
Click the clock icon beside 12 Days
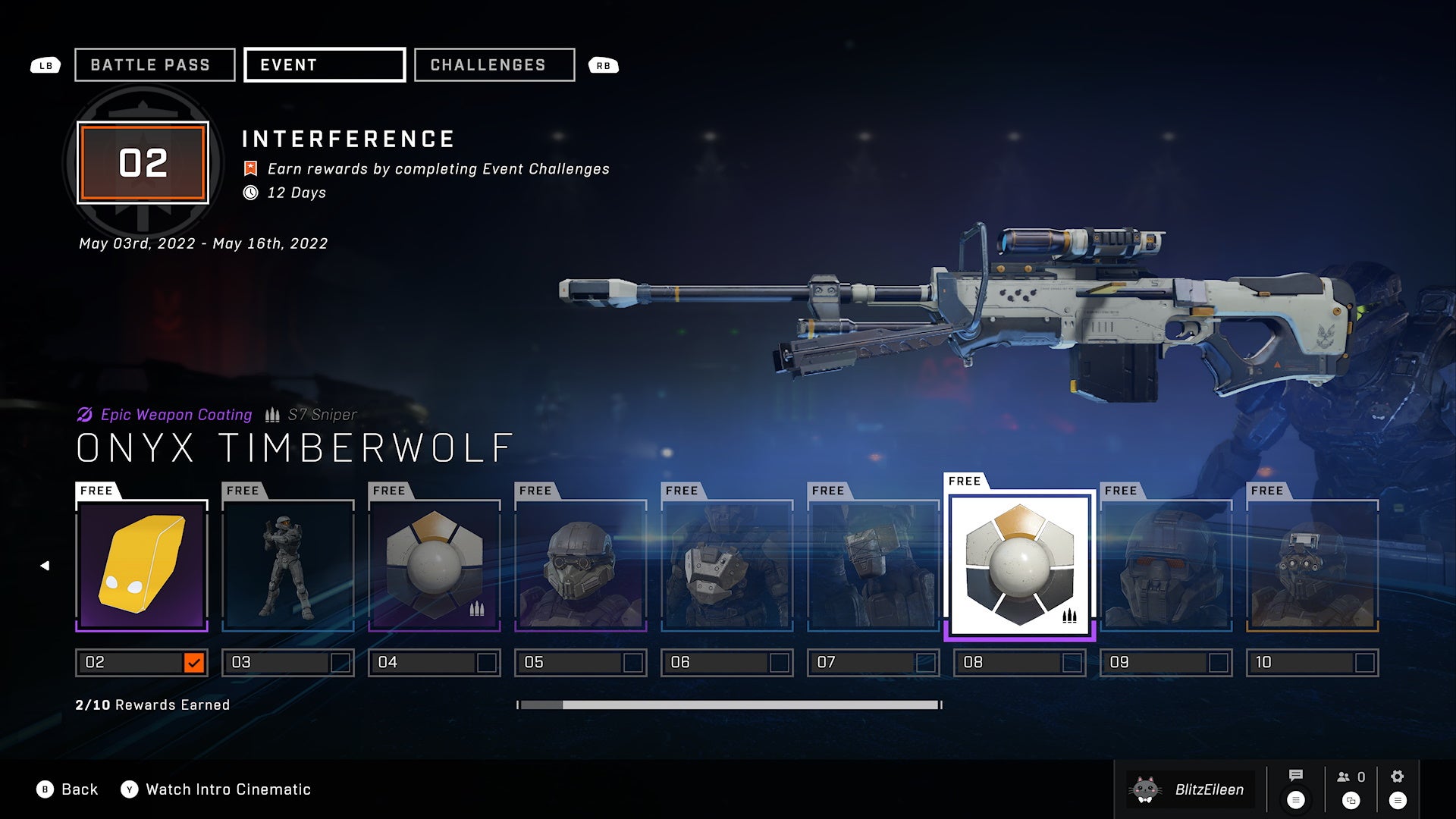[250, 193]
